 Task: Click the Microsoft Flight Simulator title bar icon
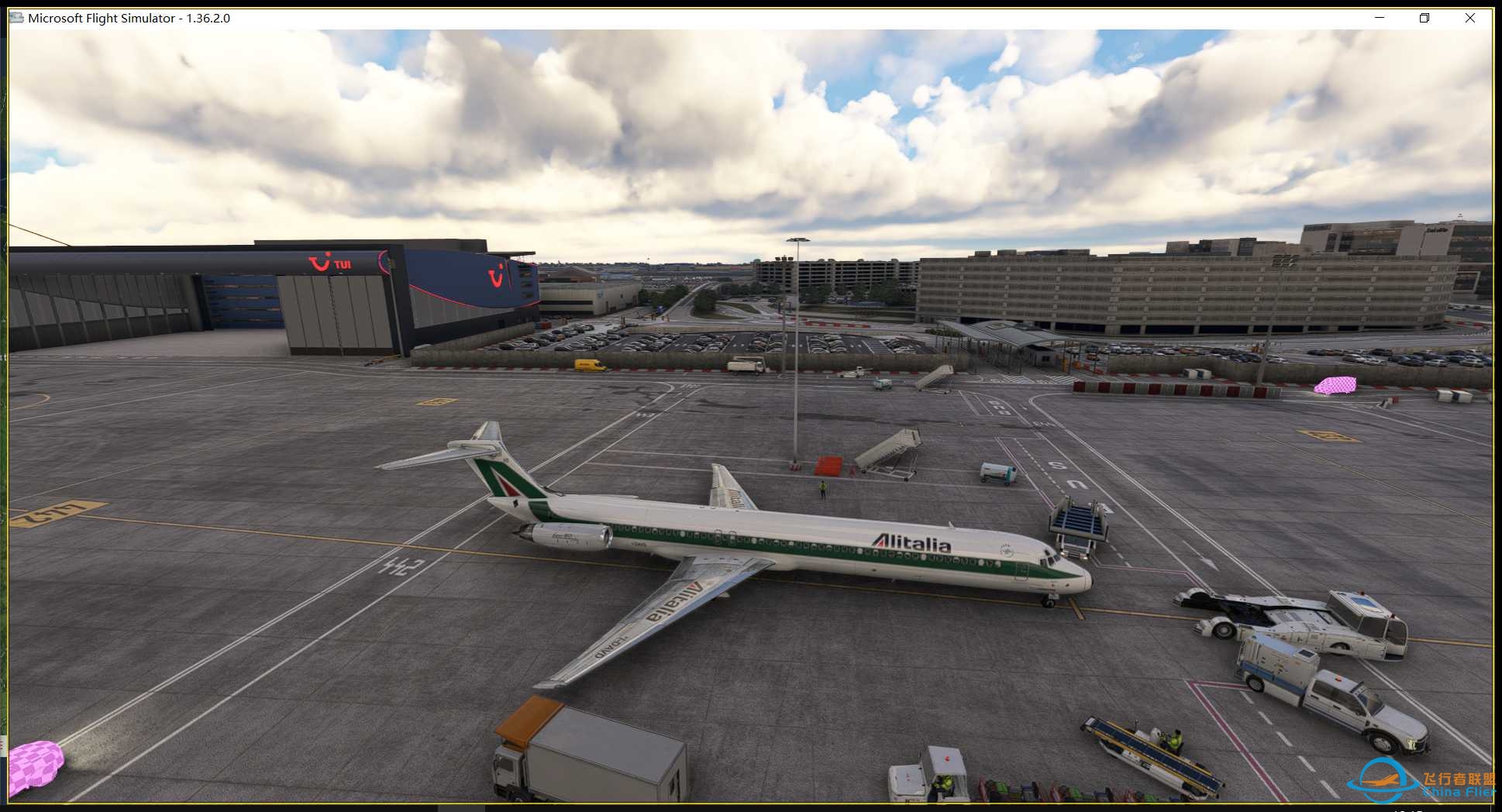pyautogui.click(x=16, y=17)
